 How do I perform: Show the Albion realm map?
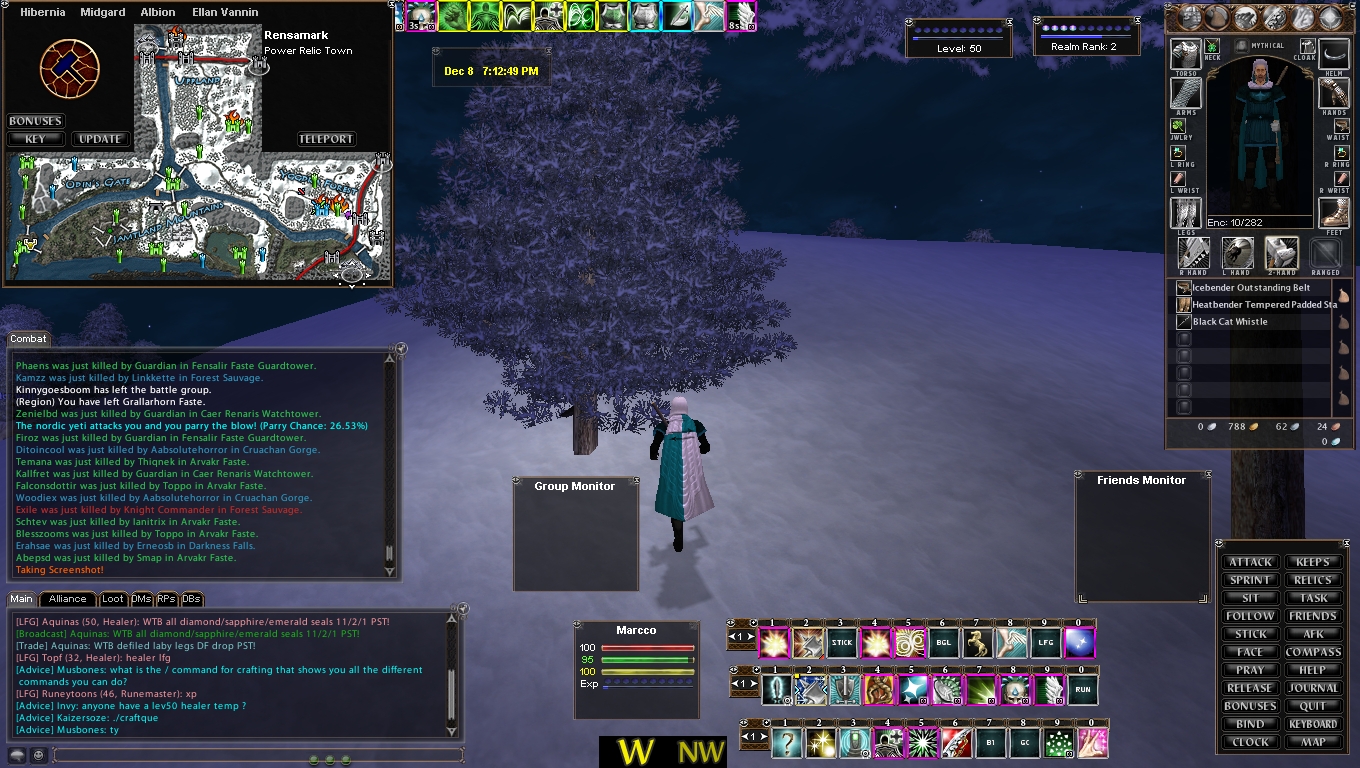[158, 12]
